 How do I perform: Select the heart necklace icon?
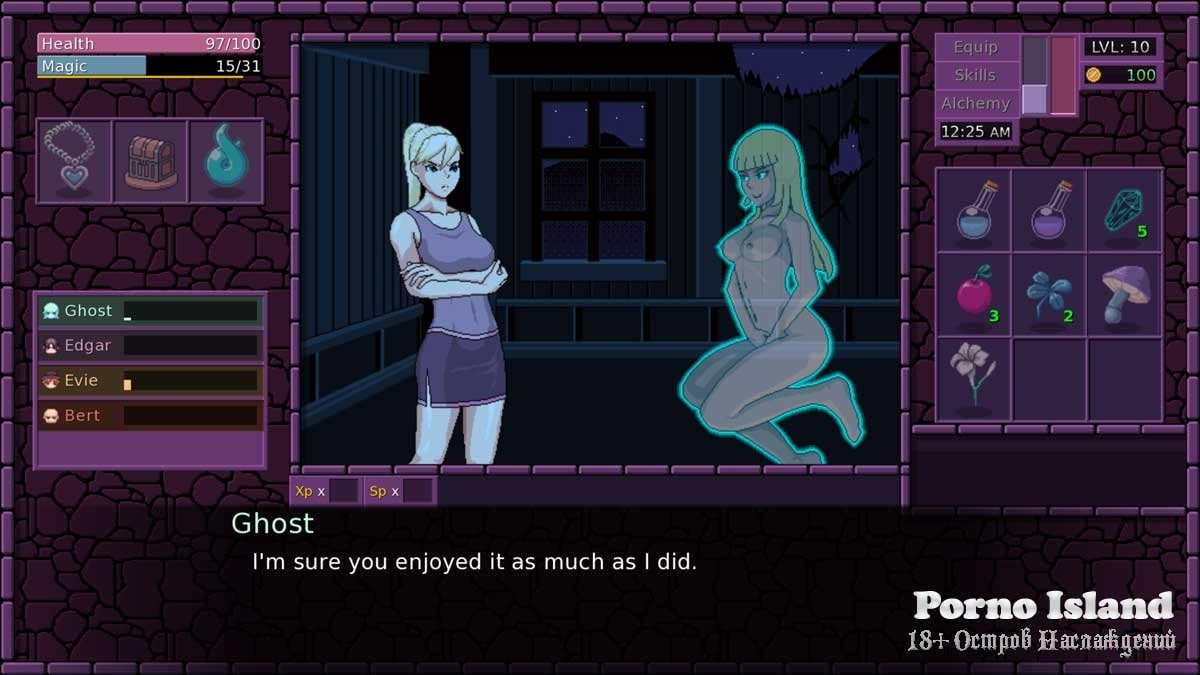[x=74, y=161]
